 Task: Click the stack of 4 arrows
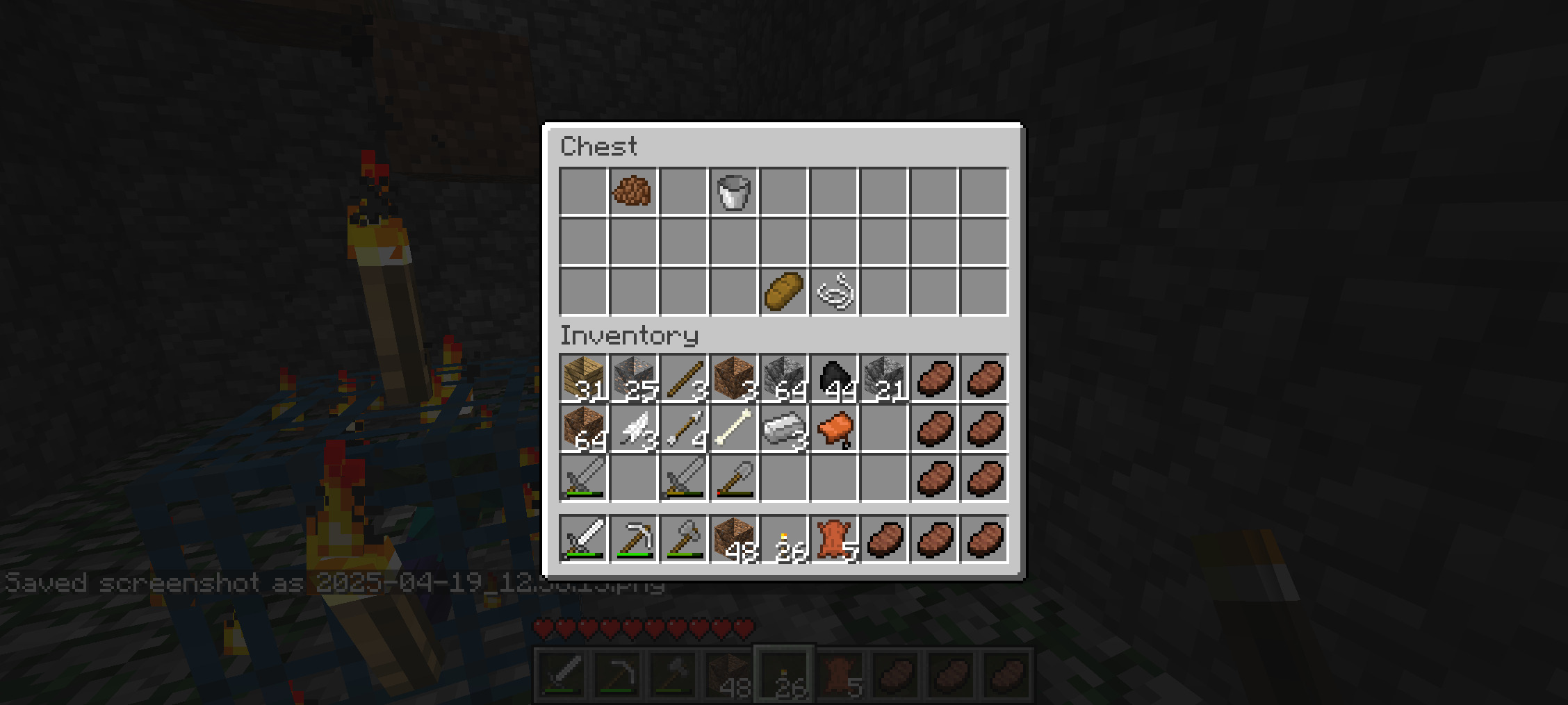pos(683,429)
